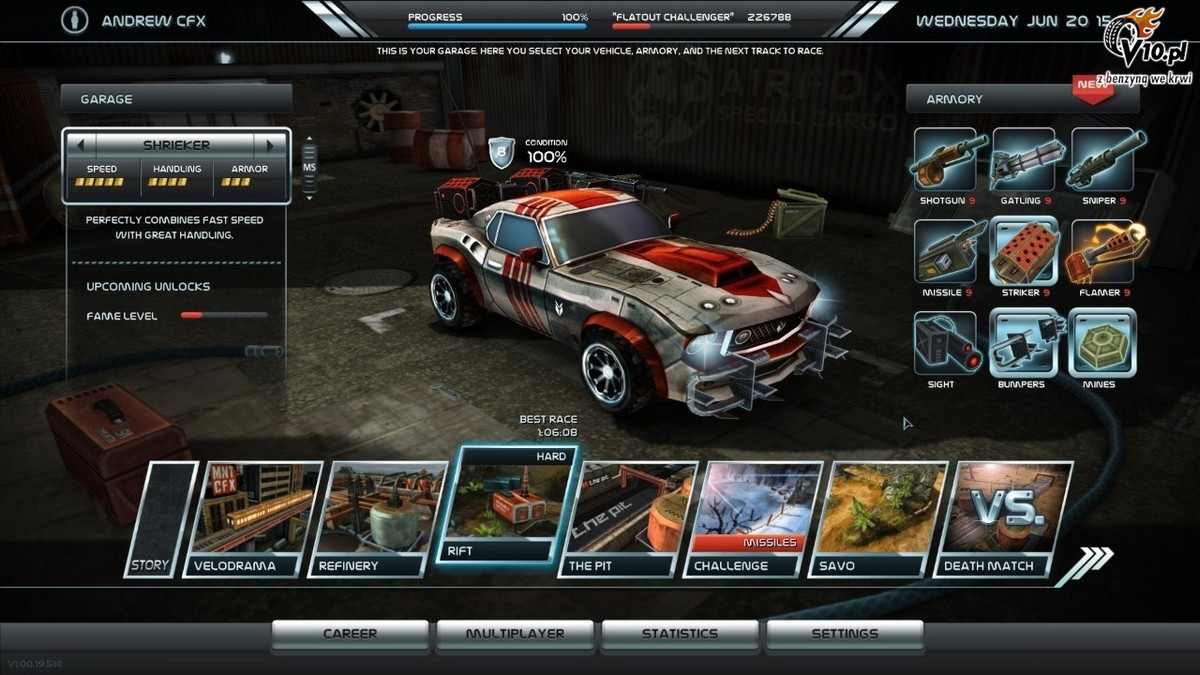Open the Story track tile
The image size is (1200, 675).
click(158, 518)
